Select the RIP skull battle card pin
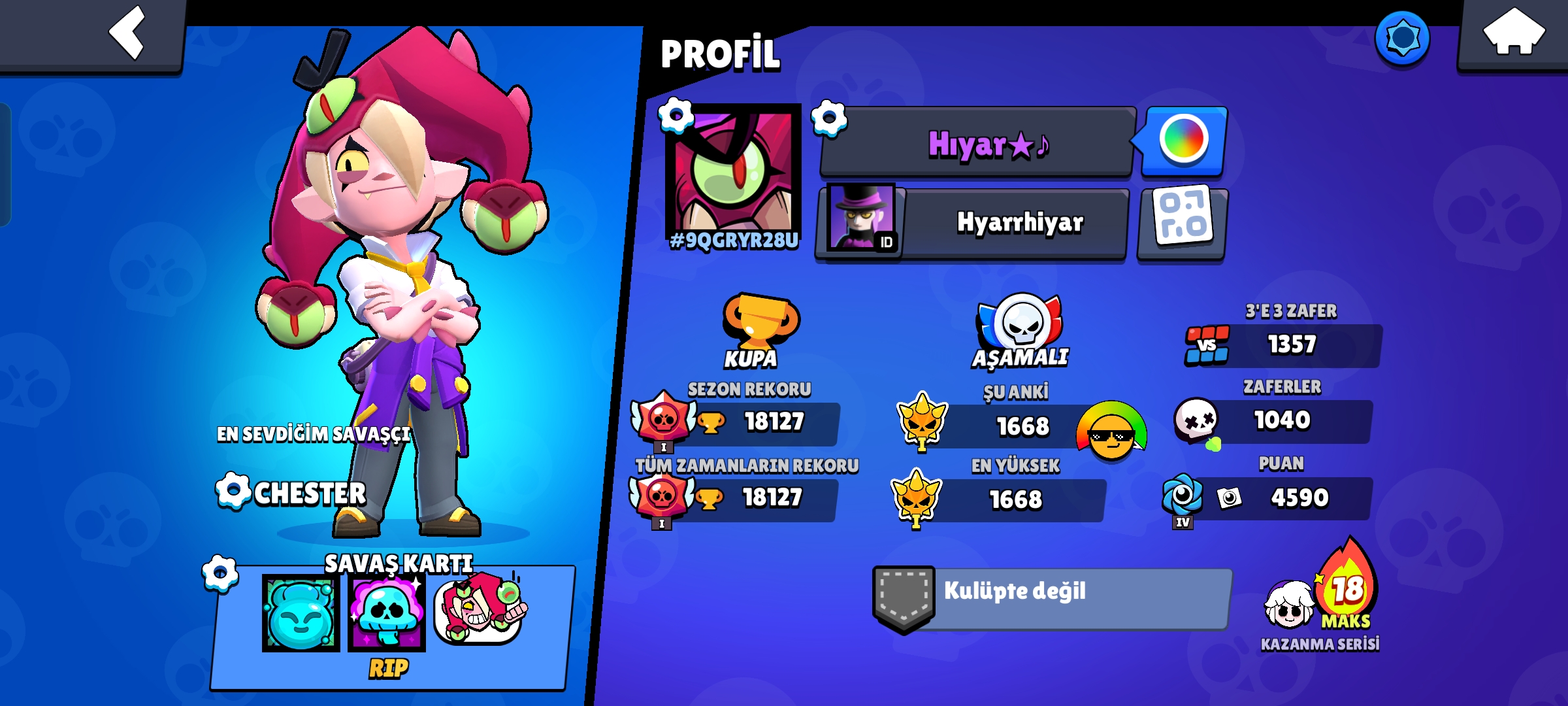This screenshot has width=1568, height=706. (387, 613)
